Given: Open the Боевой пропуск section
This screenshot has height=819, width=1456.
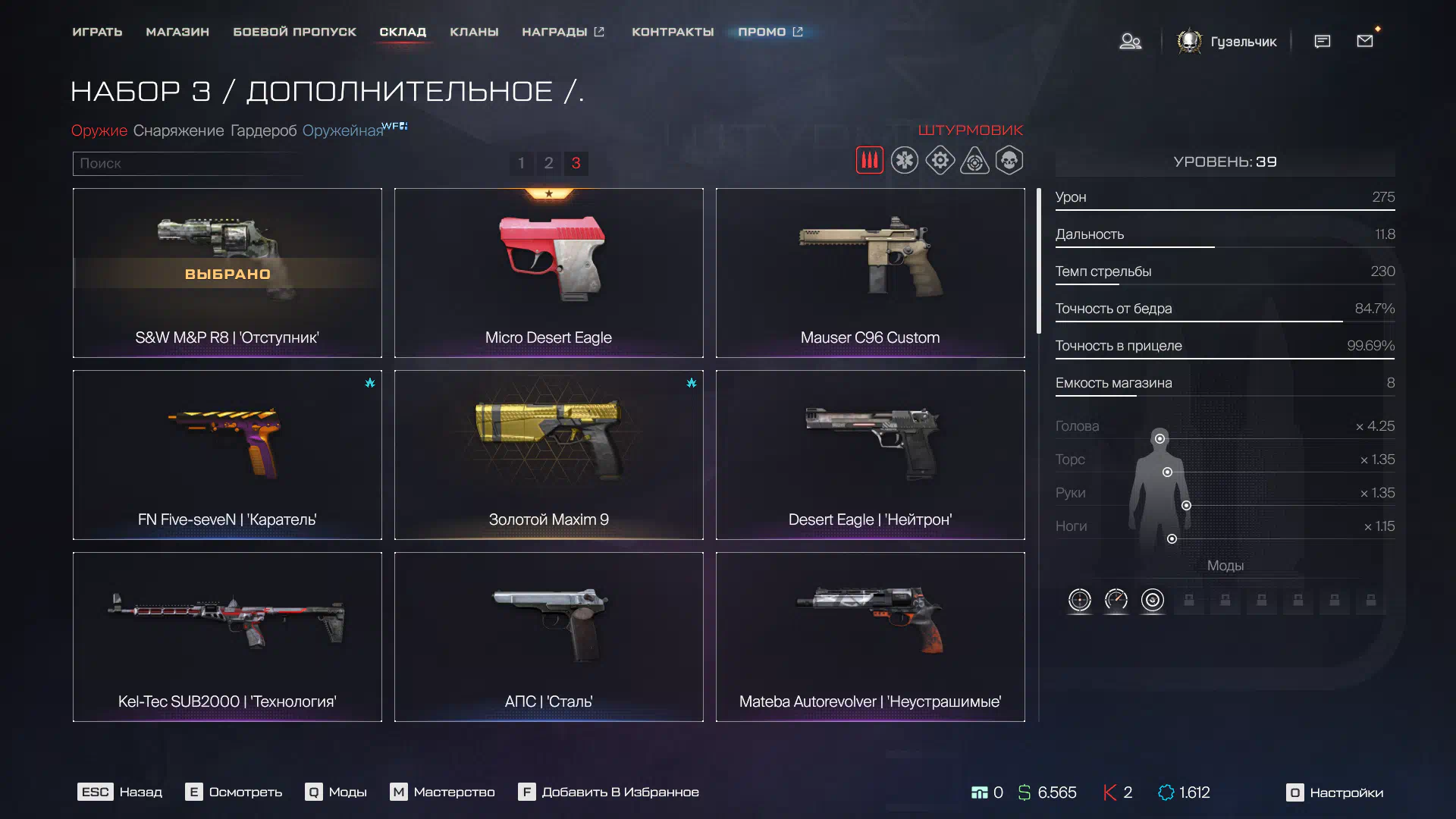Looking at the screenshot, I should point(294,32).
